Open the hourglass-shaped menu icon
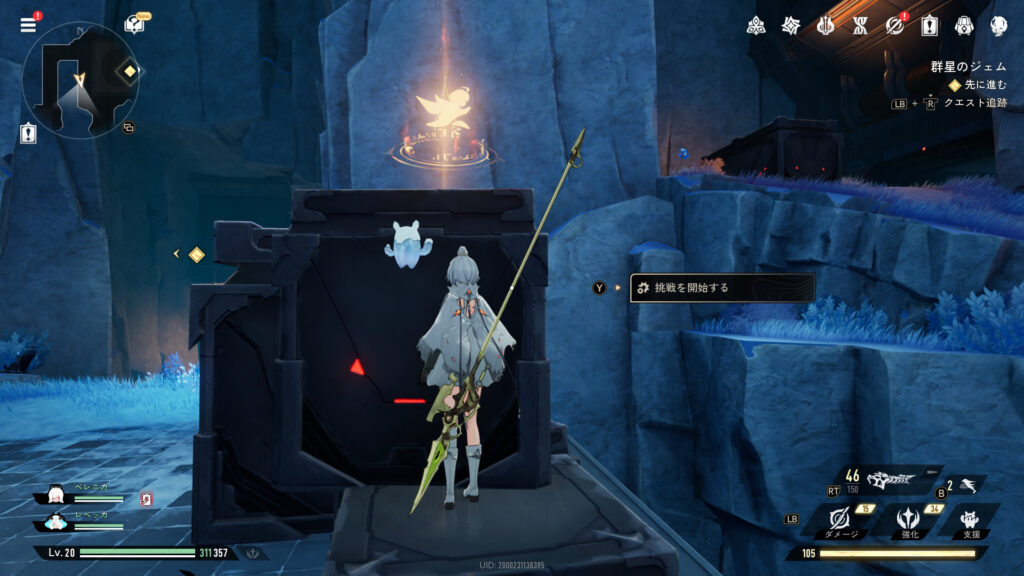Image resolution: width=1024 pixels, height=576 pixels. tap(860, 25)
